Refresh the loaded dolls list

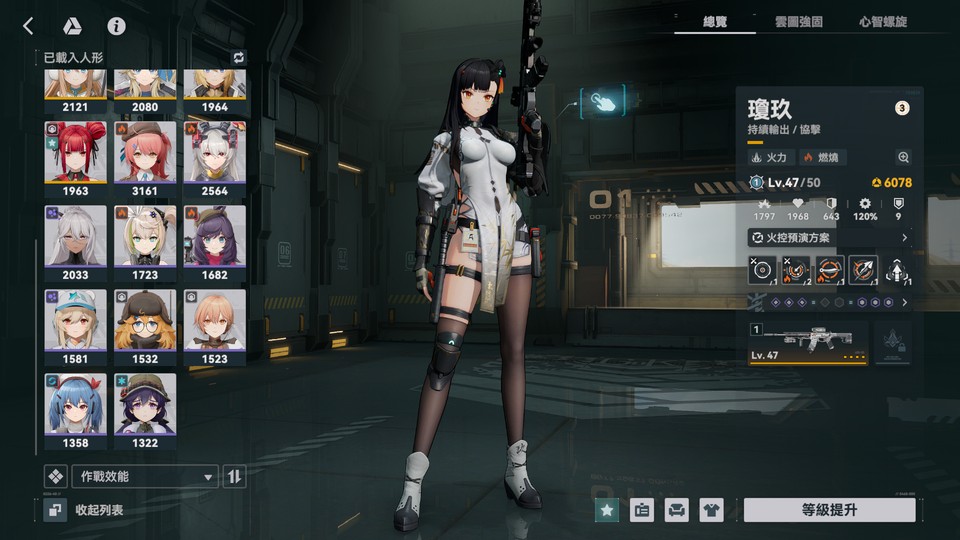[238, 58]
